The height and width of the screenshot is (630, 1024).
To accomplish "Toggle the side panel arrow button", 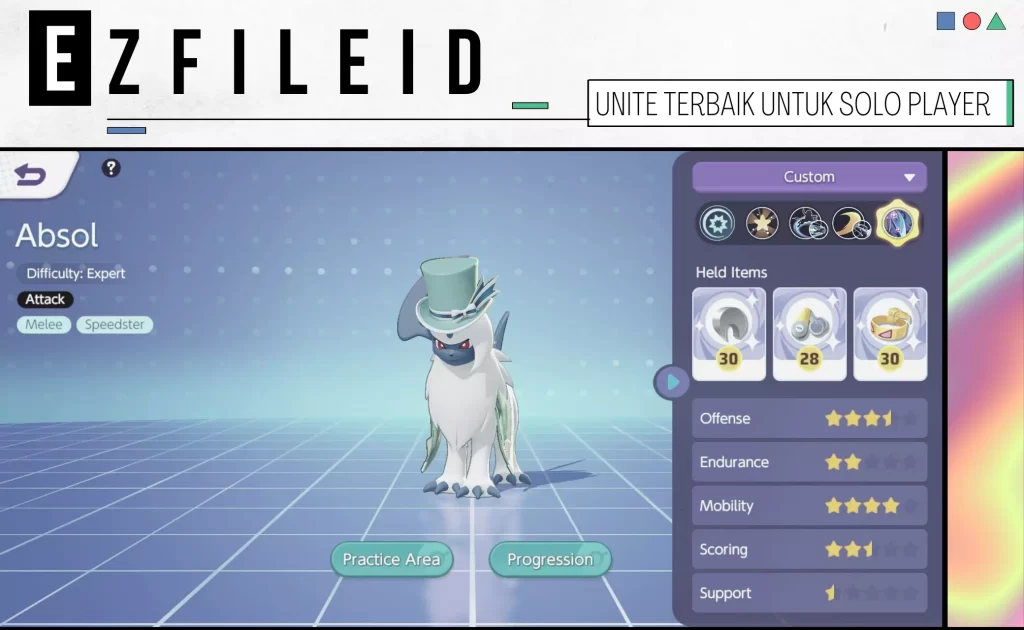I will (672, 381).
